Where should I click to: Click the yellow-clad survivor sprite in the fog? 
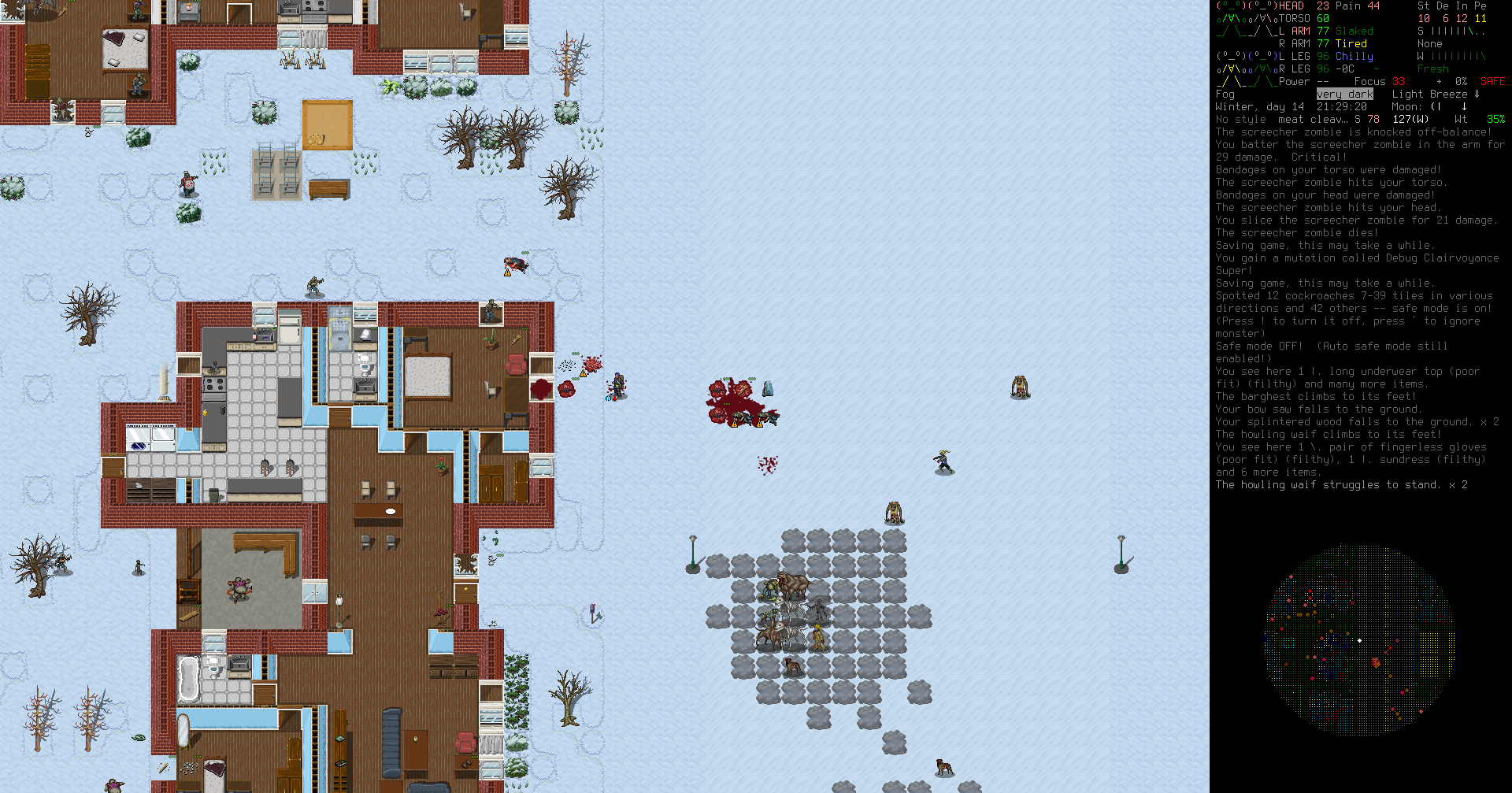817,638
